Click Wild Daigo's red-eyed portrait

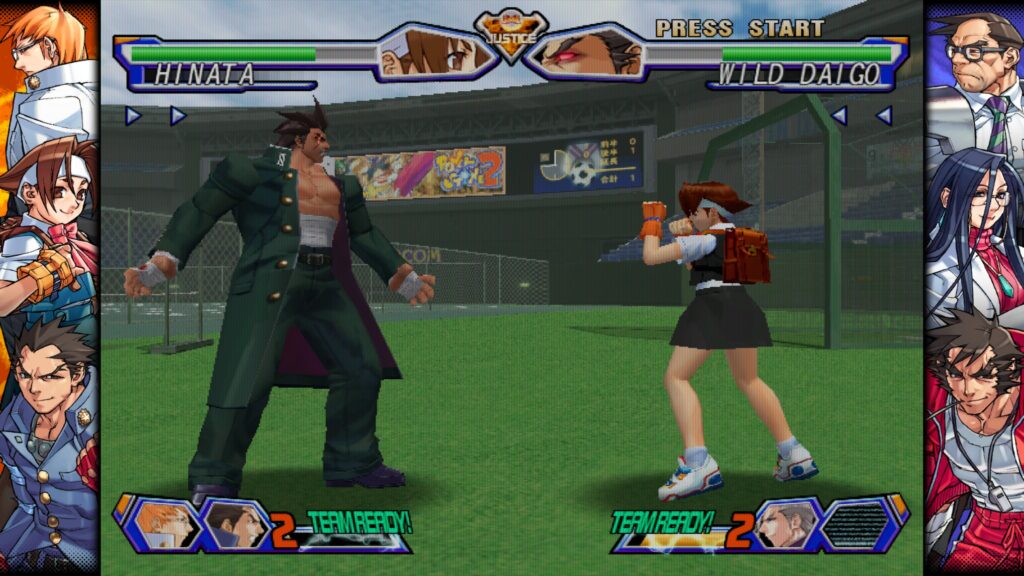pyautogui.click(x=587, y=52)
